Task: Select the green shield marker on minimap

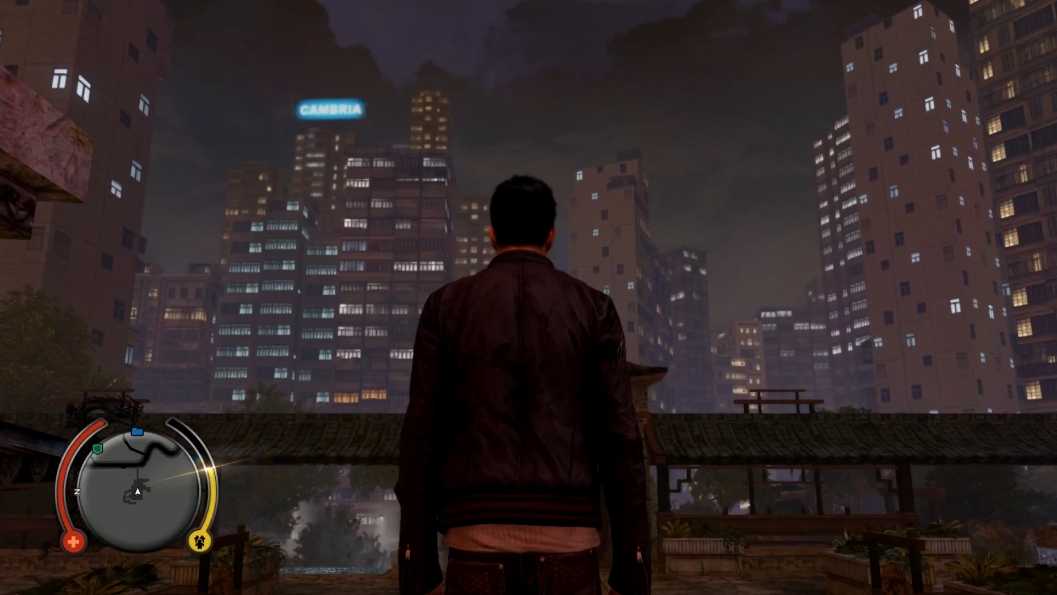Action: point(97,449)
